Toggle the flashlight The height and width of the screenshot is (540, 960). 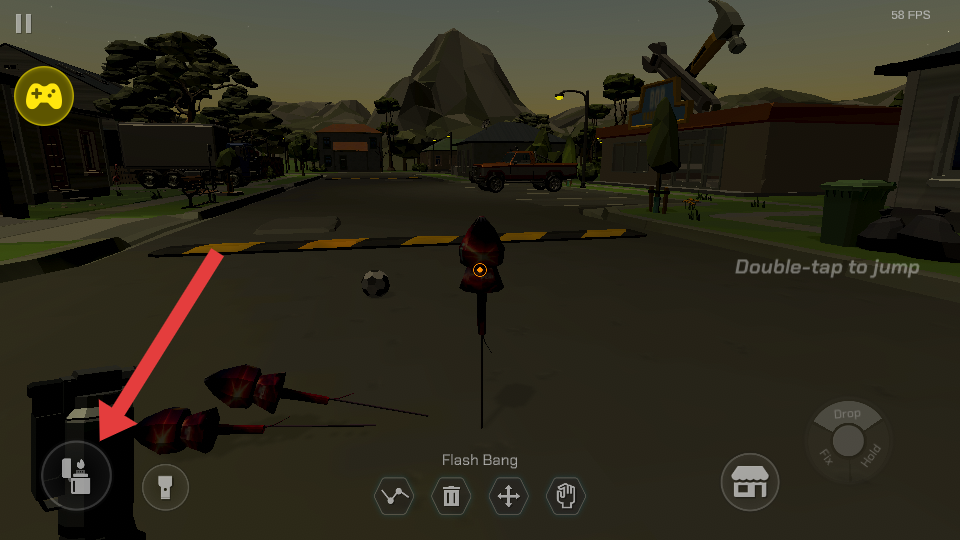pyautogui.click(x=165, y=487)
